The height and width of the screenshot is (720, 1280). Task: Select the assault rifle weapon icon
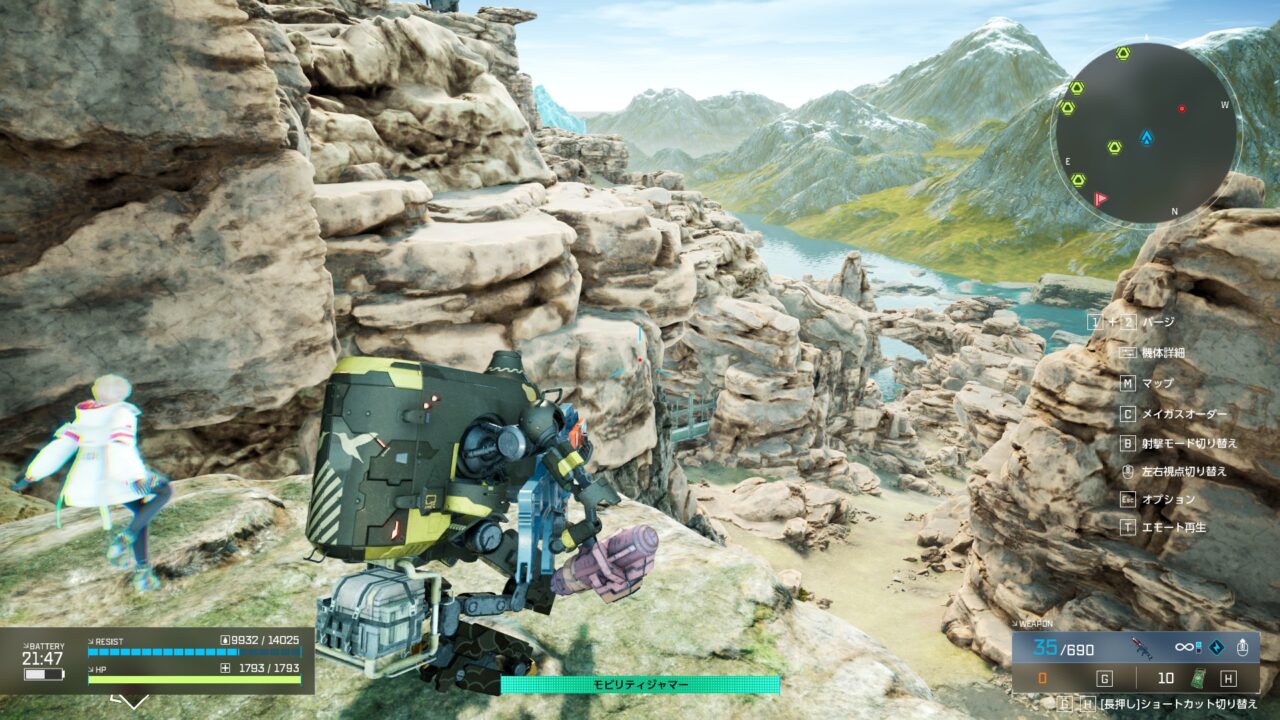[x=1141, y=648]
